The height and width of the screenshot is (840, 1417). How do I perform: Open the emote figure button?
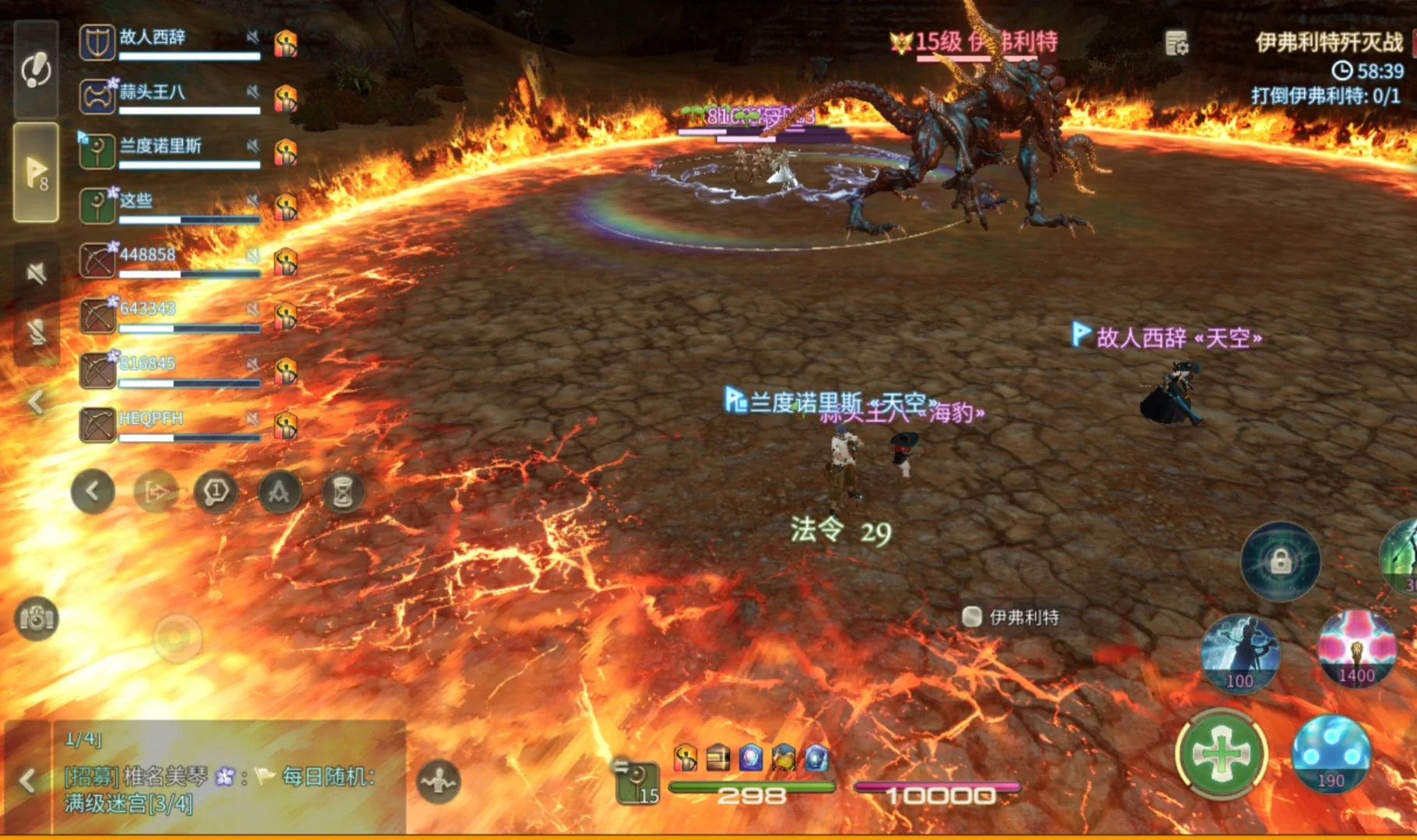439,781
